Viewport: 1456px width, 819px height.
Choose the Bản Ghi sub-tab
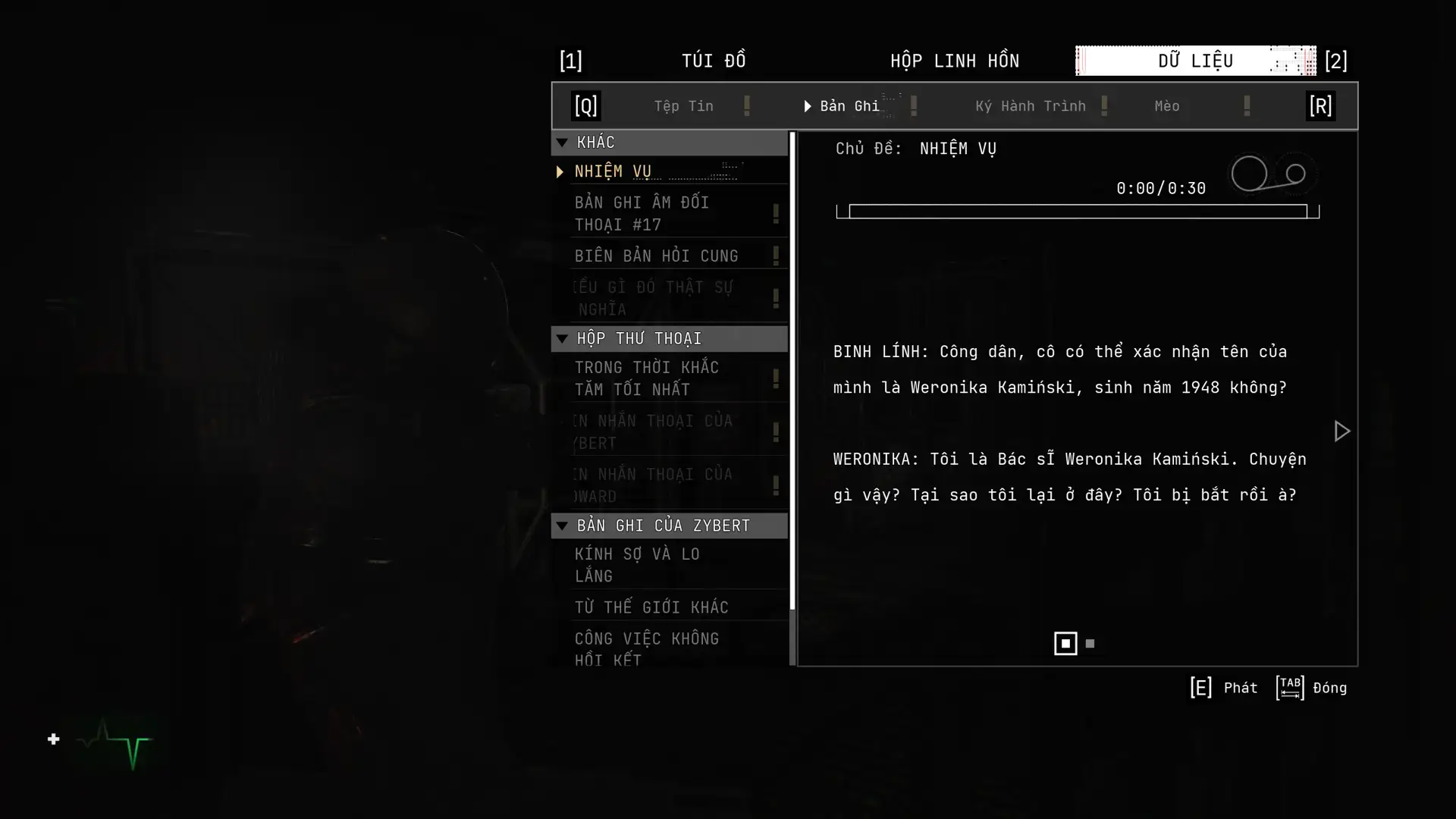click(849, 106)
